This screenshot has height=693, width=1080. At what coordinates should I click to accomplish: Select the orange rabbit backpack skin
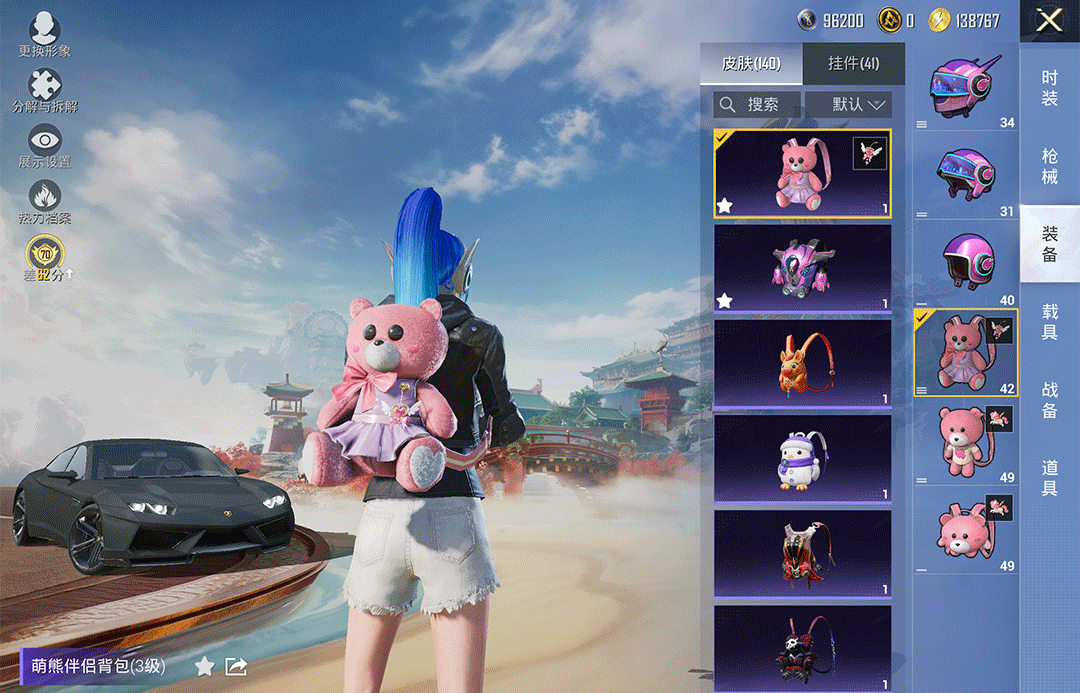[802, 362]
